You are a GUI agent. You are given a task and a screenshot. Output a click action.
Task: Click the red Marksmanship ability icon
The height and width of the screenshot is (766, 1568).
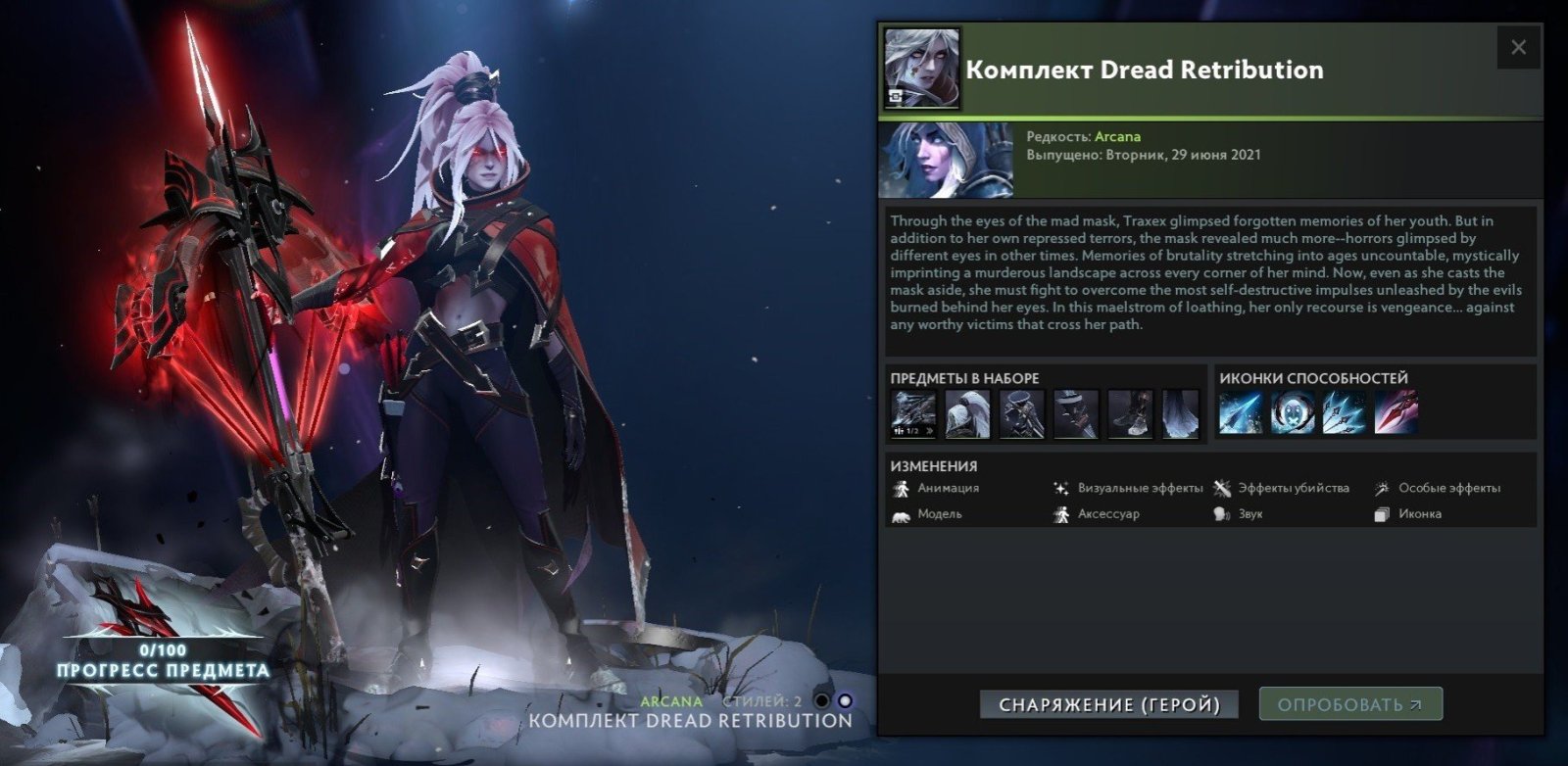coord(1396,413)
